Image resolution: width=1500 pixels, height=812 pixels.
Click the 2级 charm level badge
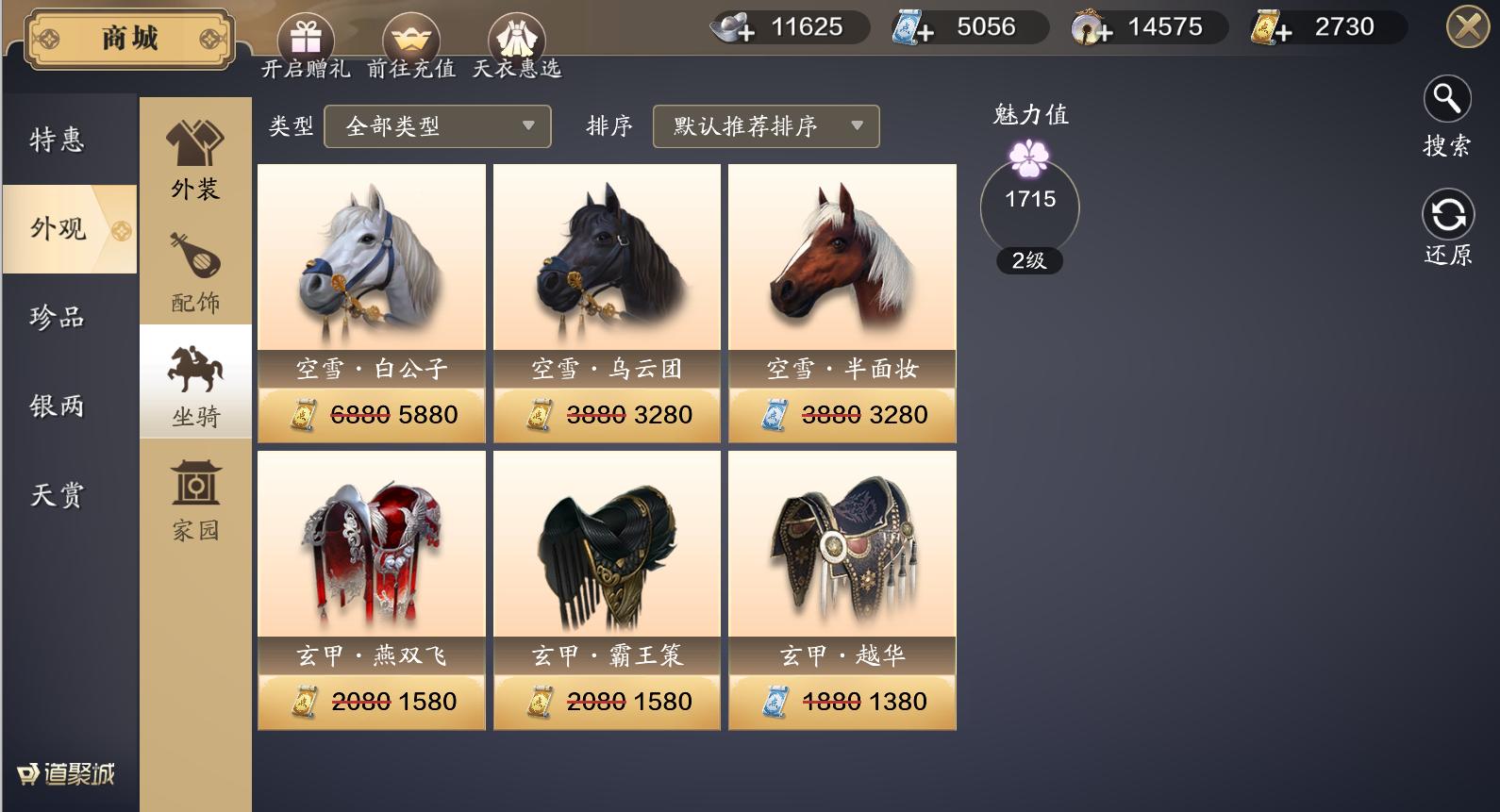(x=1029, y=261)
